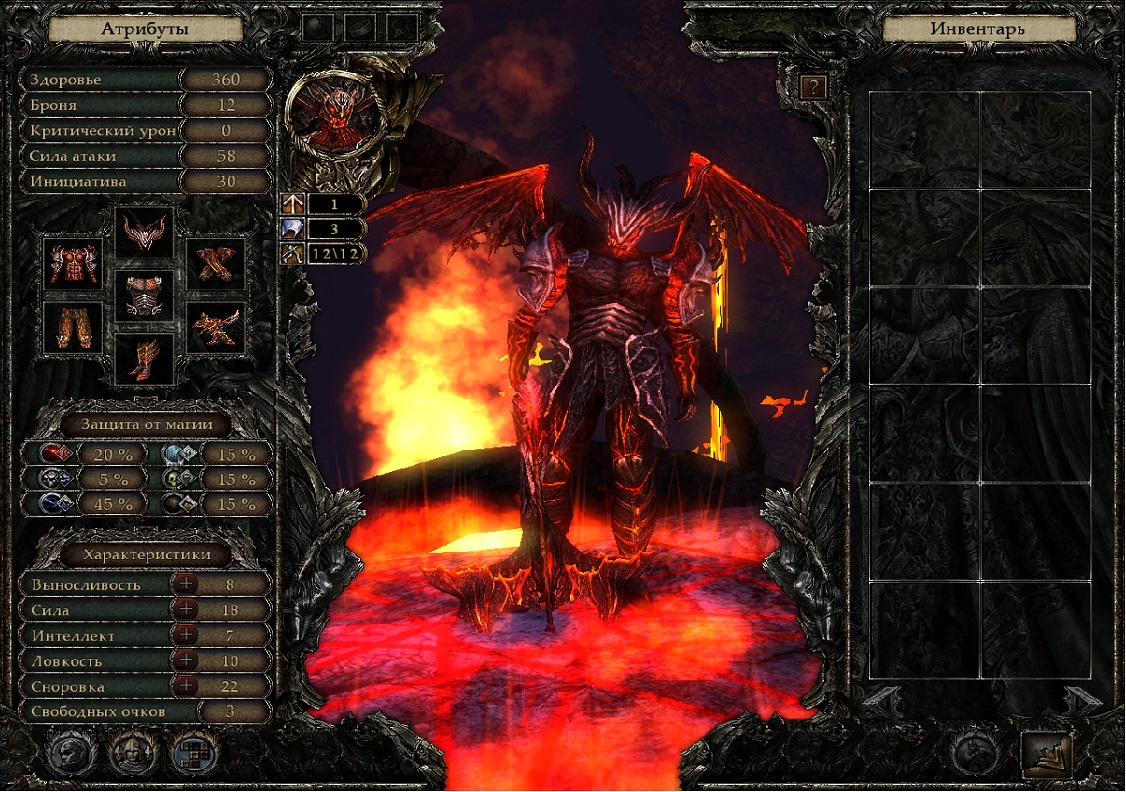Raise the Ловкость attribute

pyautogui.click(x=185, y=661)
